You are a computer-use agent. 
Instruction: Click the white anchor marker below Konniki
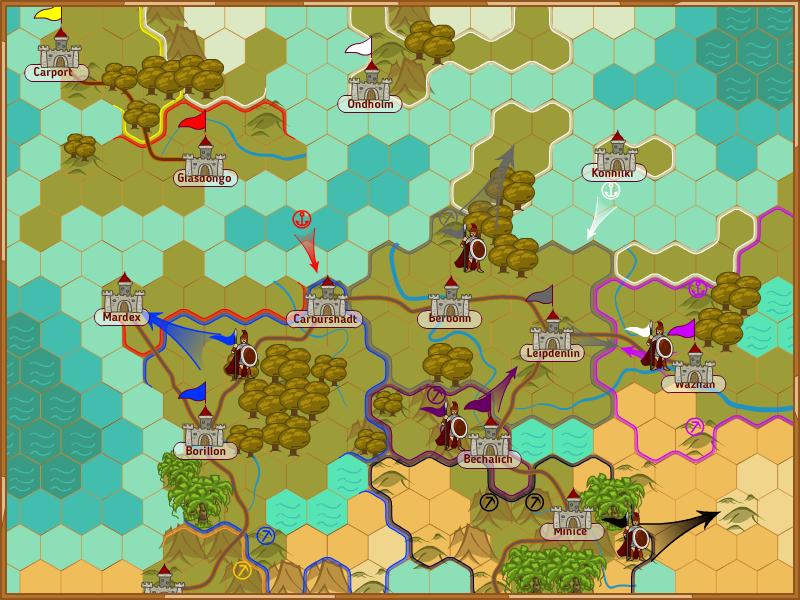(611, 190)
